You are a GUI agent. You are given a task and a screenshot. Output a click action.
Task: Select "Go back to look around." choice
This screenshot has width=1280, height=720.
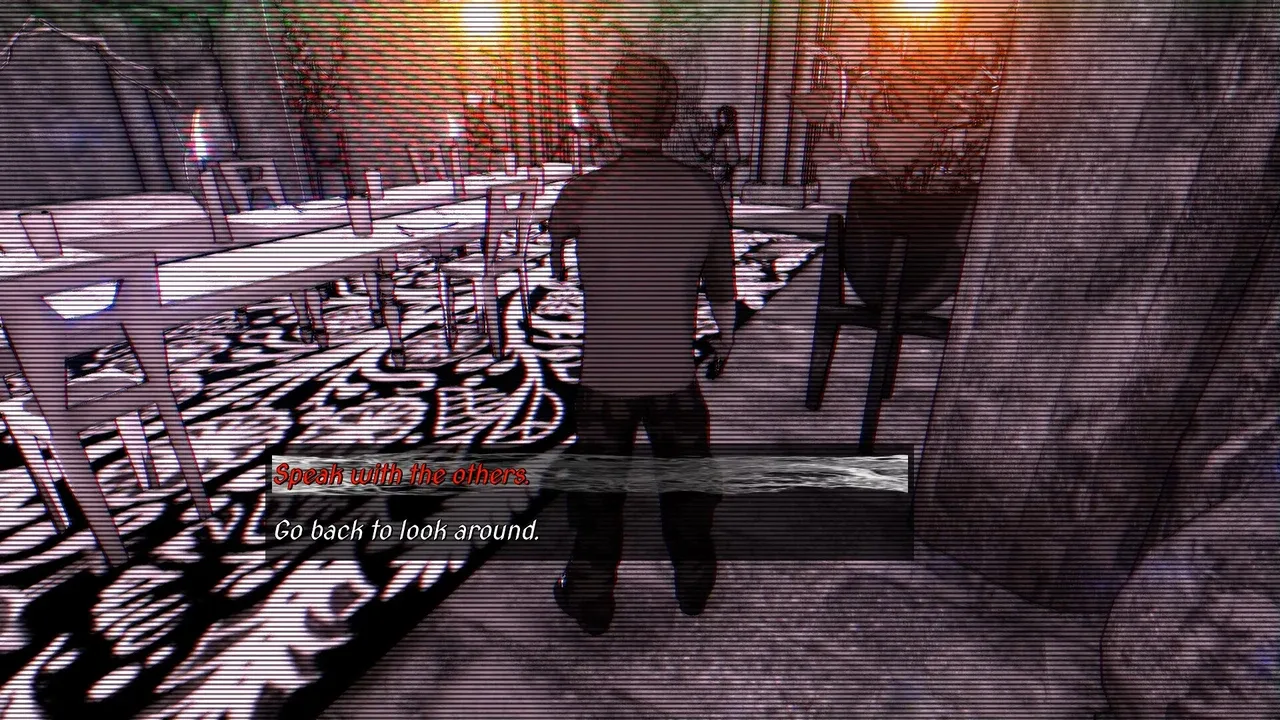407,530
